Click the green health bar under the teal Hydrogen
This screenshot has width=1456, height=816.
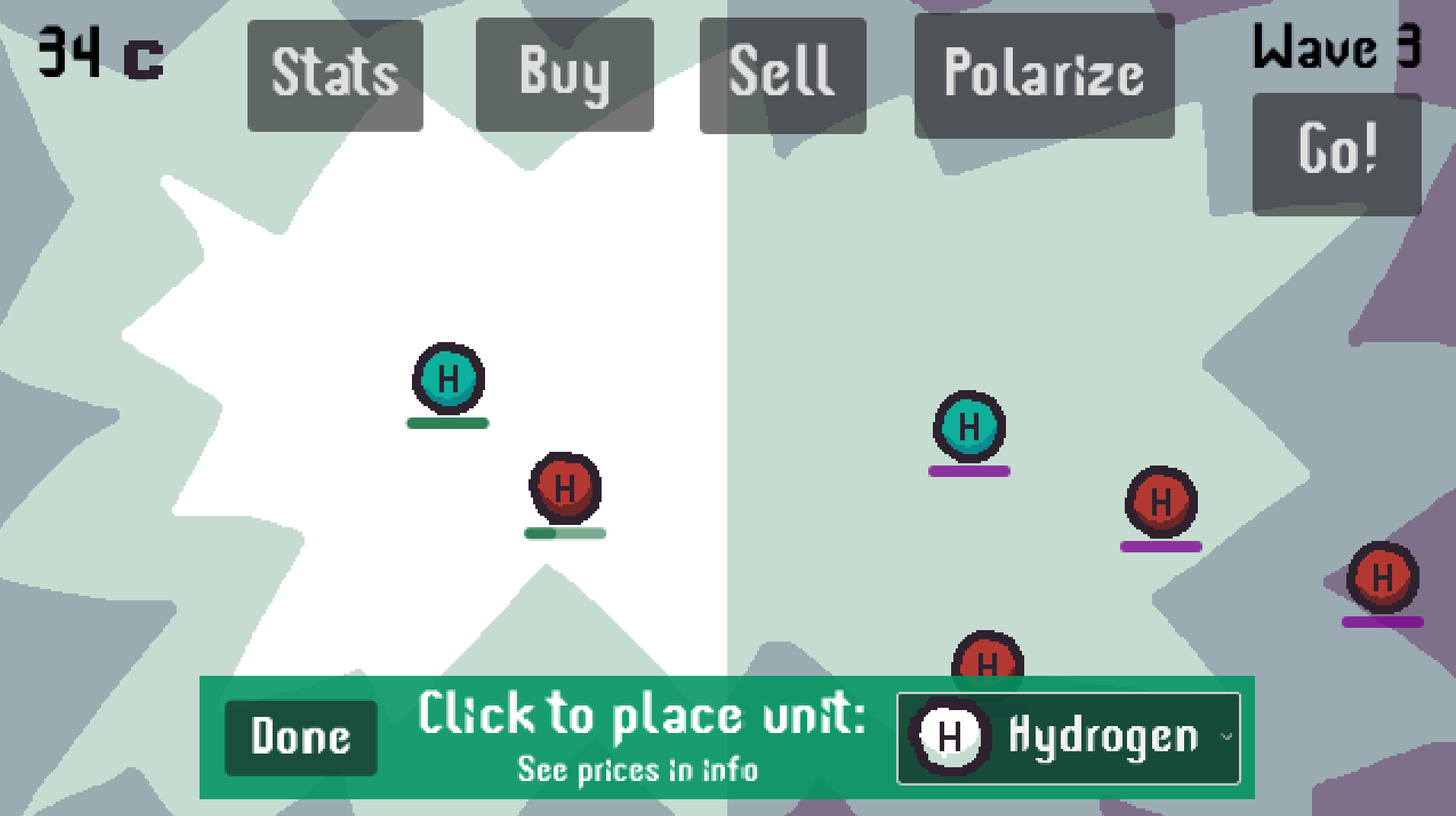click(448, 423)
